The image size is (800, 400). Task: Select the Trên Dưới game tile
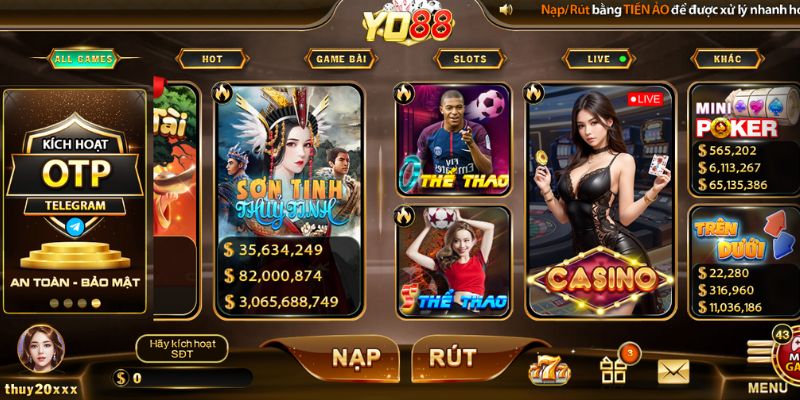[742, 260]
